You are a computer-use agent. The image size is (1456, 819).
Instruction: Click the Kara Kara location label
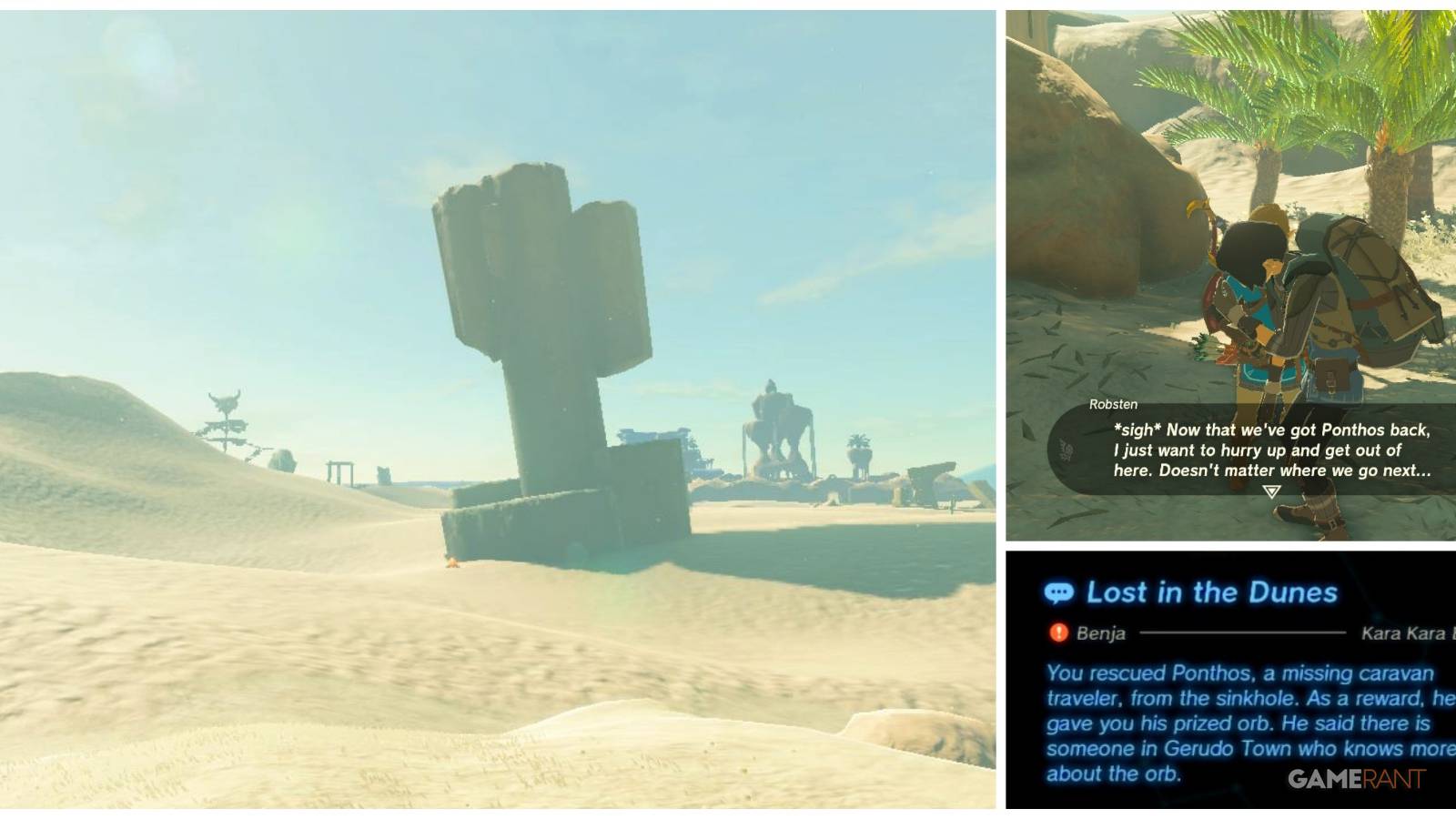1404,634
